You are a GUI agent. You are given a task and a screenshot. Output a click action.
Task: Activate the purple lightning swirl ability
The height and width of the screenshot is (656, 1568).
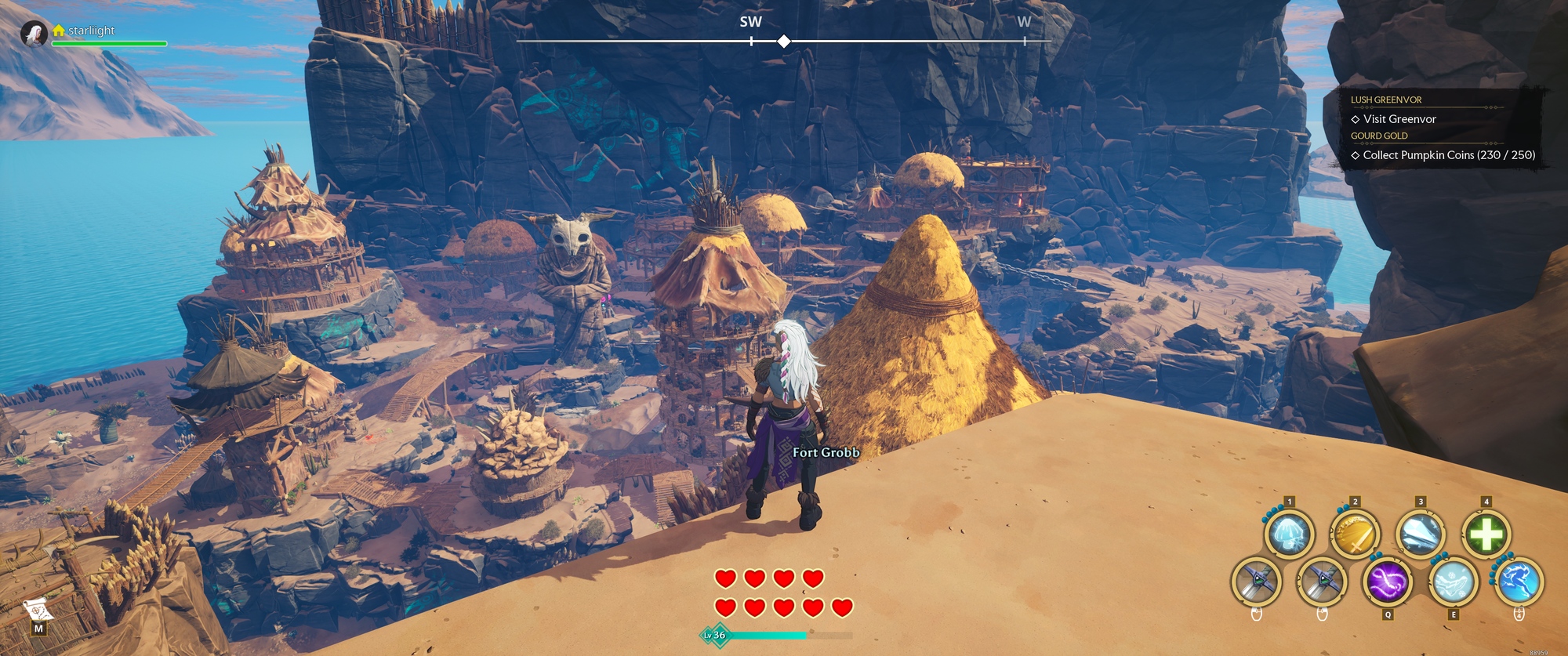click(1388, 582)
